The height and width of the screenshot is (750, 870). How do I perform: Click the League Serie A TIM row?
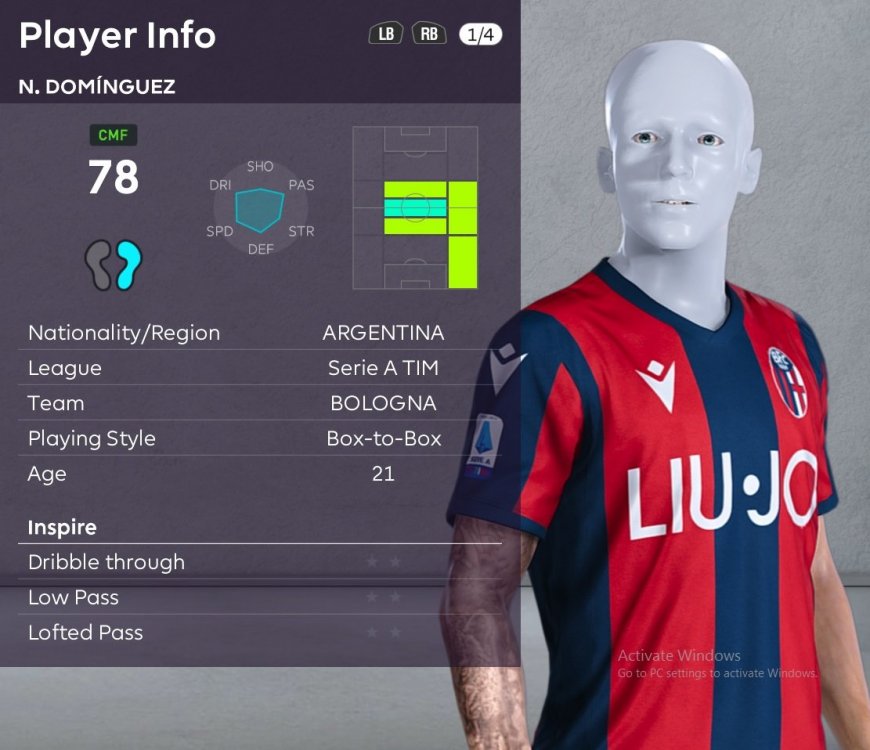260,368
